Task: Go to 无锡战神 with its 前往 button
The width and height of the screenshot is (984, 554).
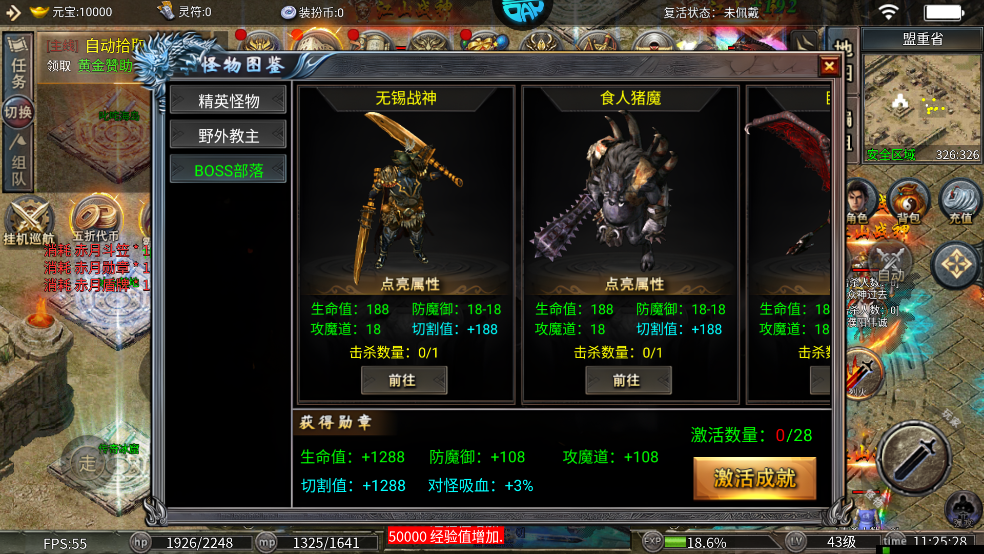Action: tap(403, 380)
